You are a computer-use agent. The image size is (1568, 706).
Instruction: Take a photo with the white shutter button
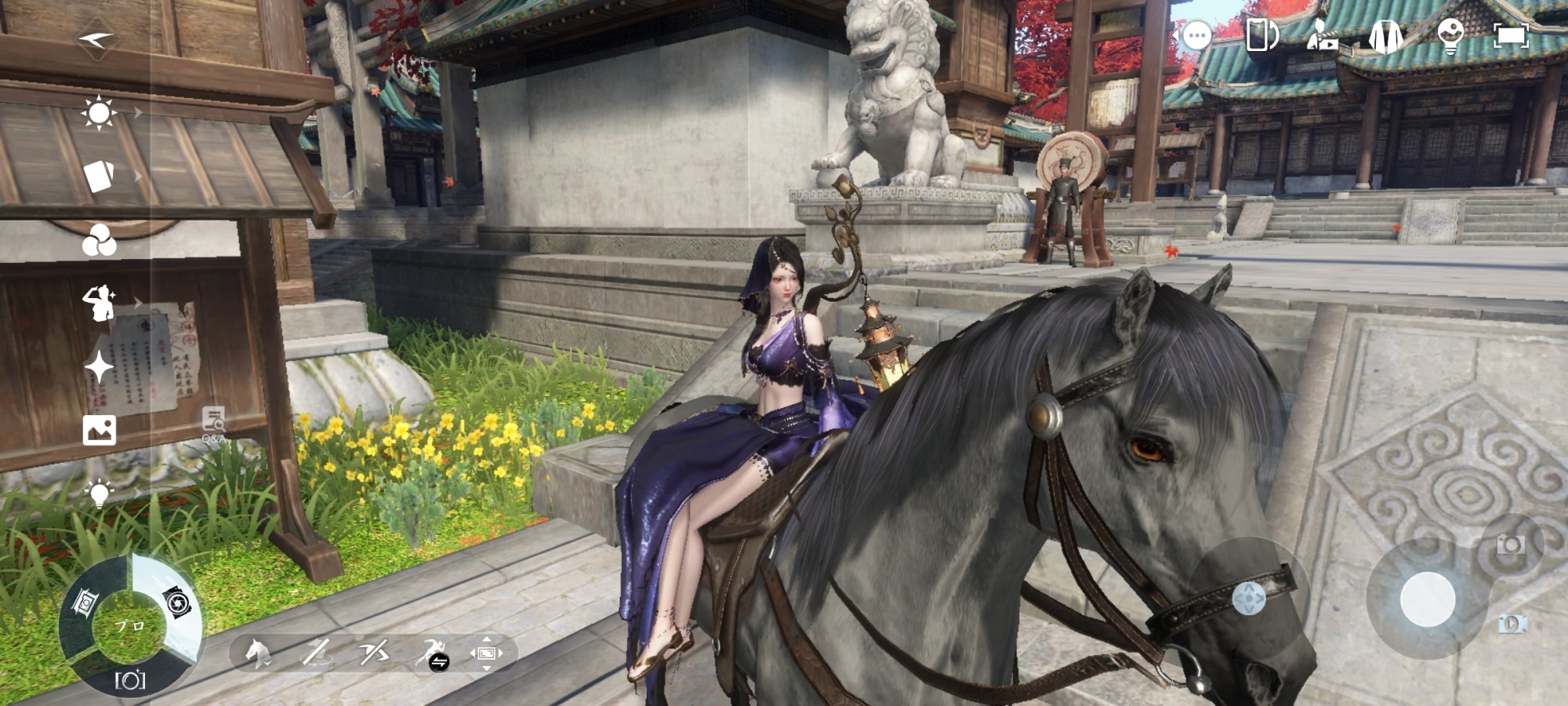1428,599
